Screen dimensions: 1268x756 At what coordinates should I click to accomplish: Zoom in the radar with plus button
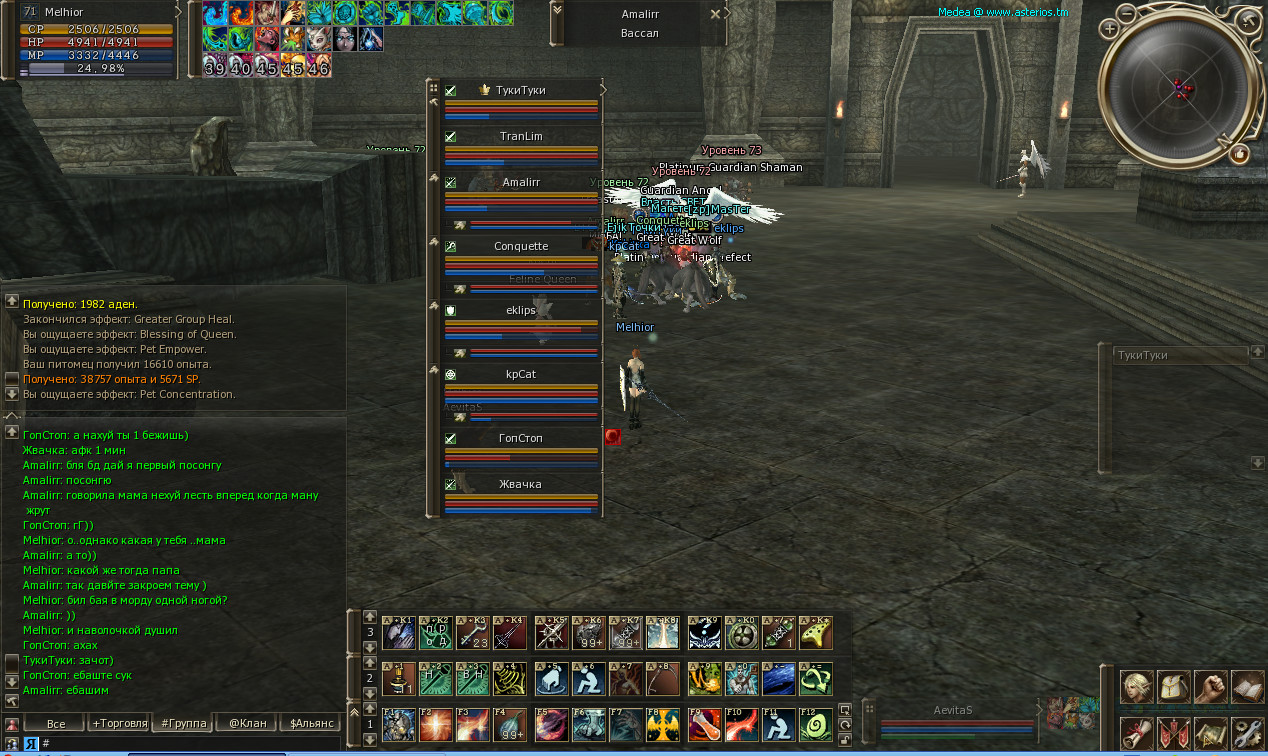(x=1110, y=29)
